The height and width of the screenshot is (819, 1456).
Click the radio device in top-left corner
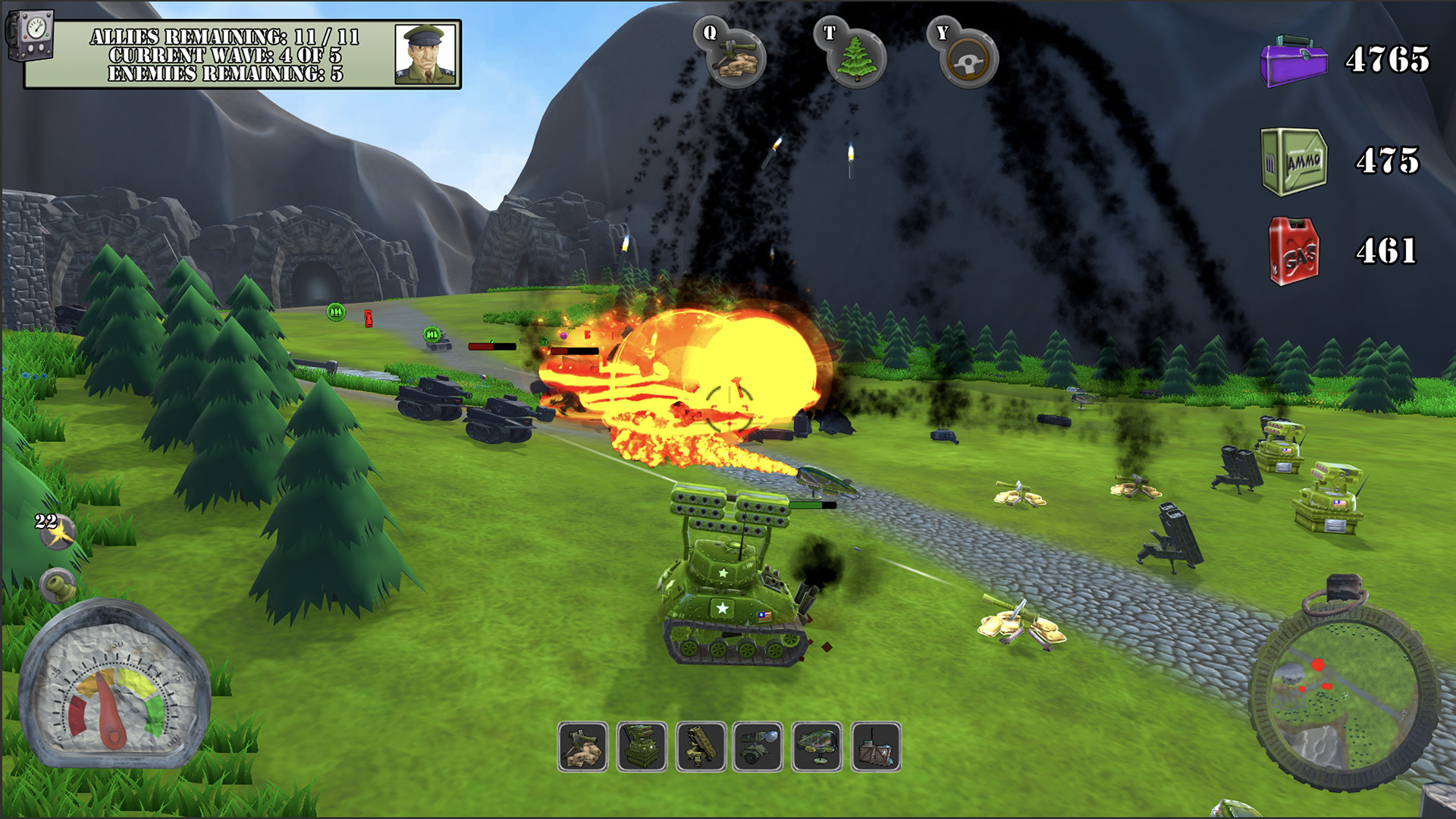[x=30, y=34]
